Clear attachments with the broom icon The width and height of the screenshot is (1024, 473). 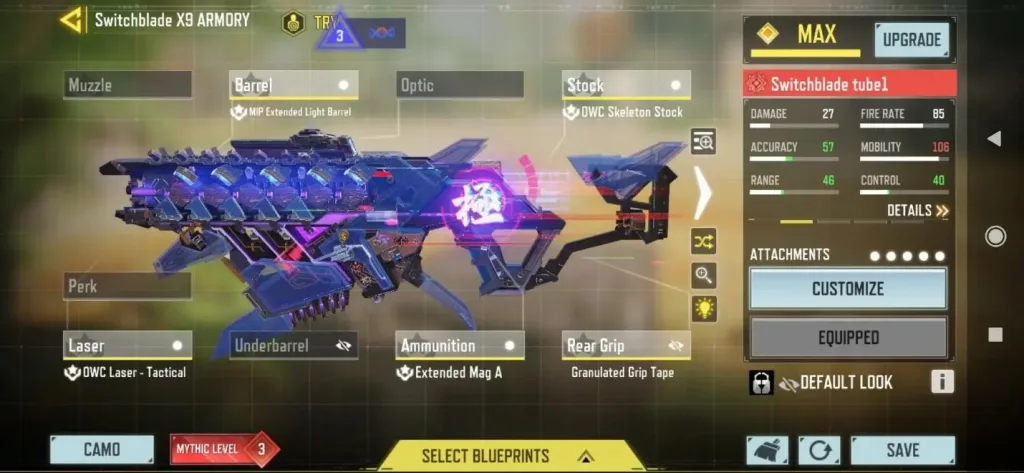coord(767,450)
